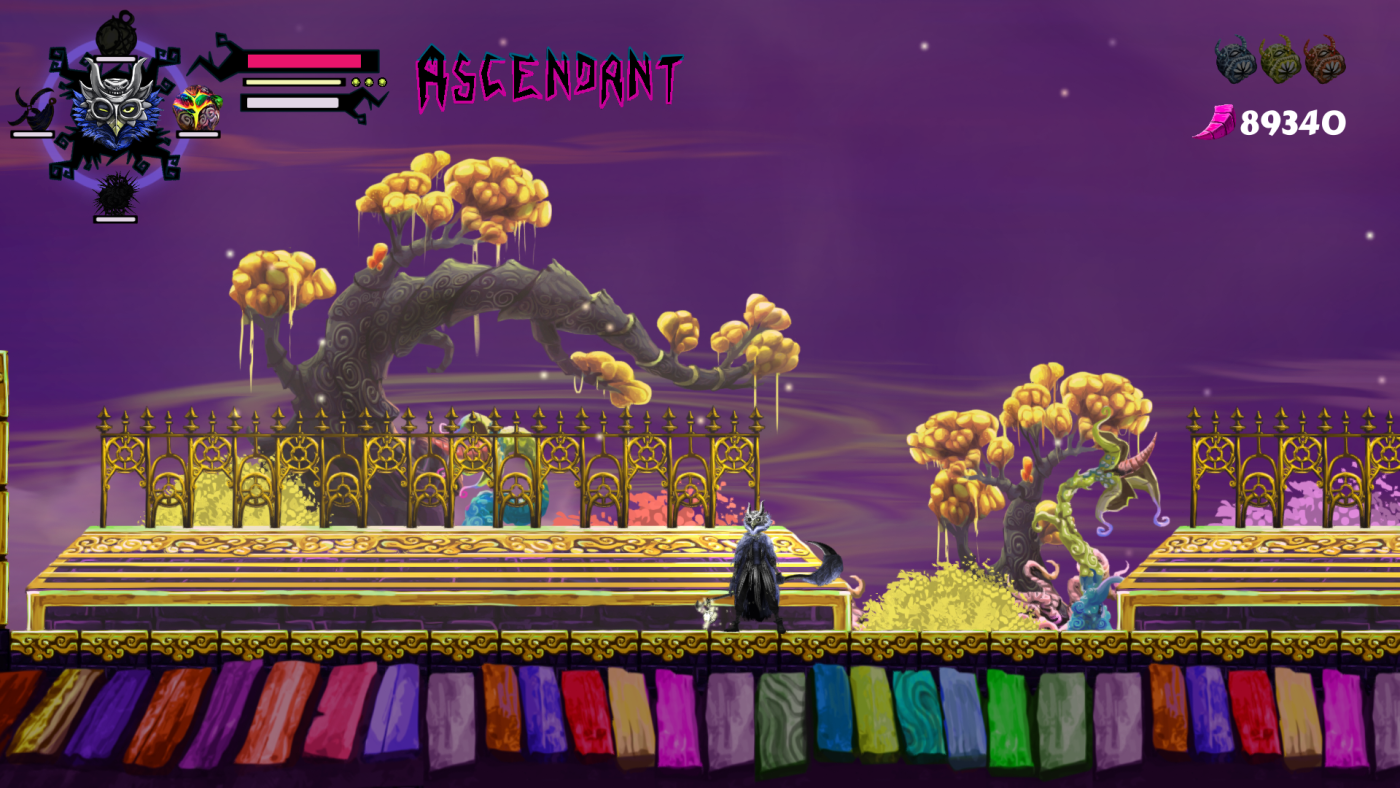This screenshot has height=788, width=1400.
Task: Select the spiky ball ability below the mask
Action: 114,195
